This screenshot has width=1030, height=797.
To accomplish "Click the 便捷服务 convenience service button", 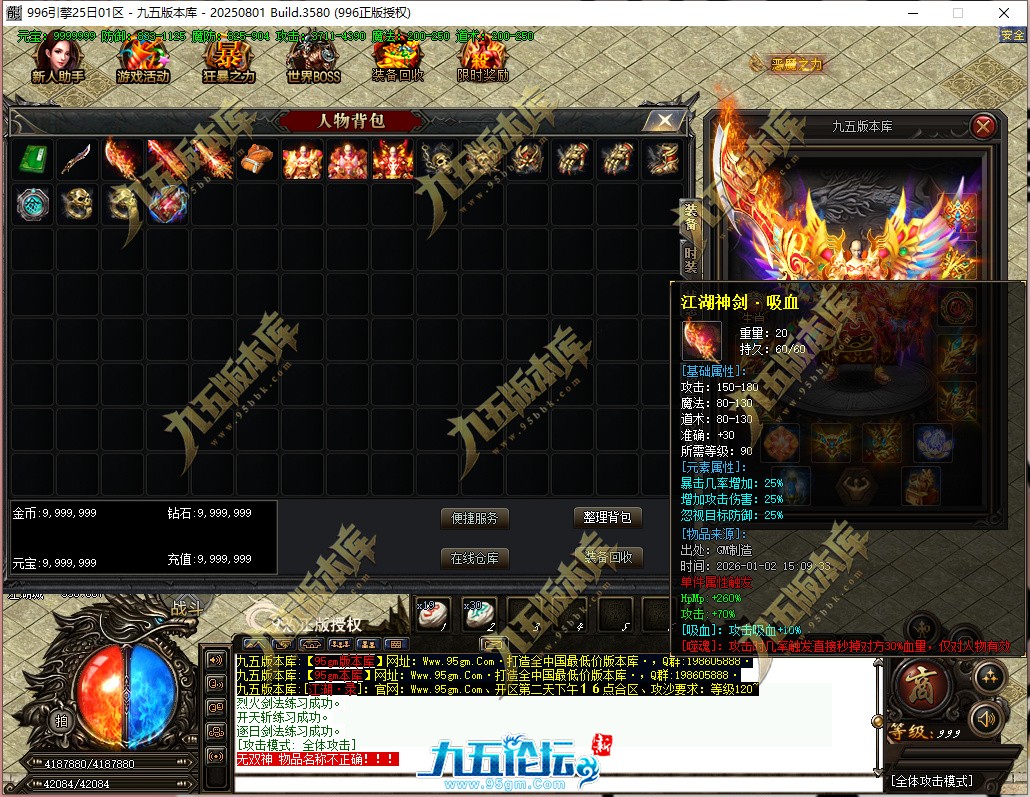I will [x=474, y=518].
